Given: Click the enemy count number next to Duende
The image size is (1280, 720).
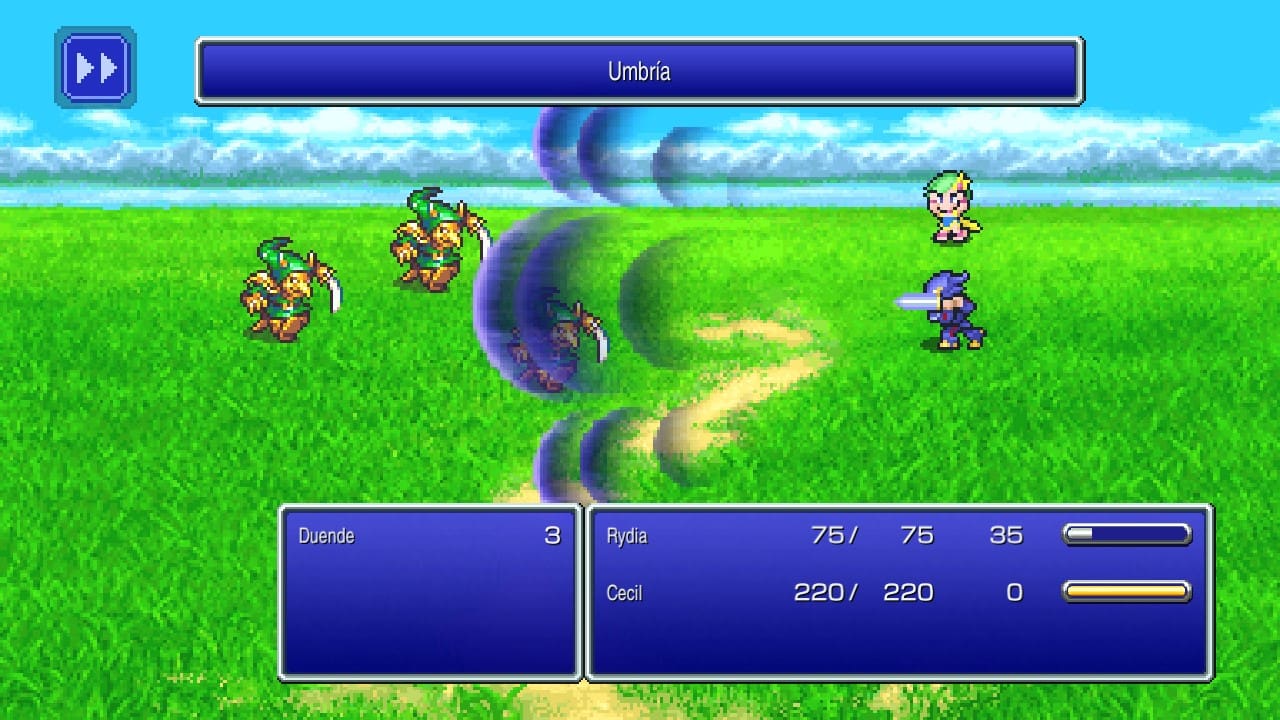Looking at the screenshot, I should click(x=555, y=536).
